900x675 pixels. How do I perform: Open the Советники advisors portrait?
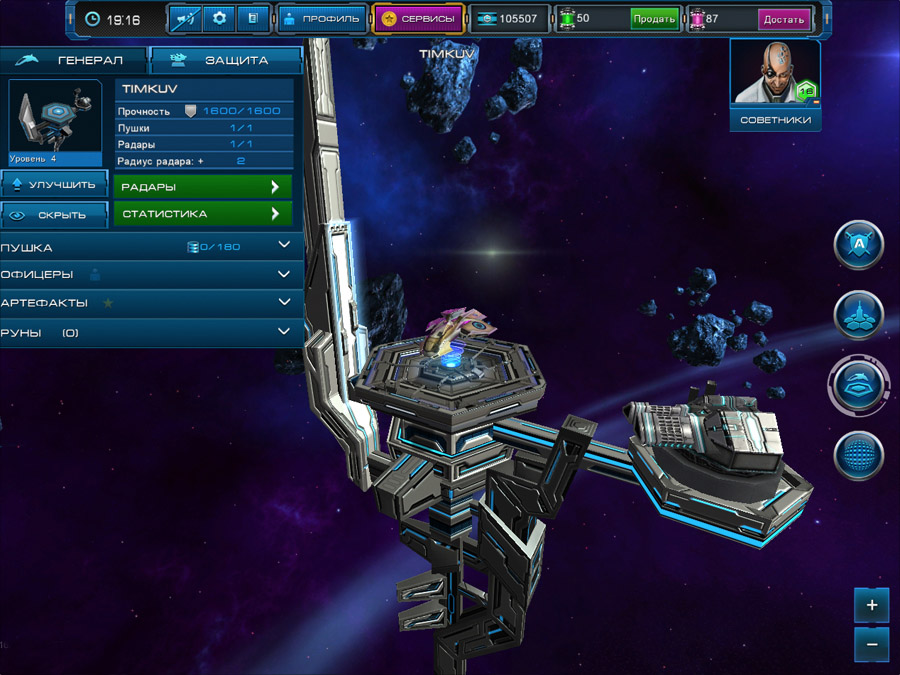click(x=775, y=85)
